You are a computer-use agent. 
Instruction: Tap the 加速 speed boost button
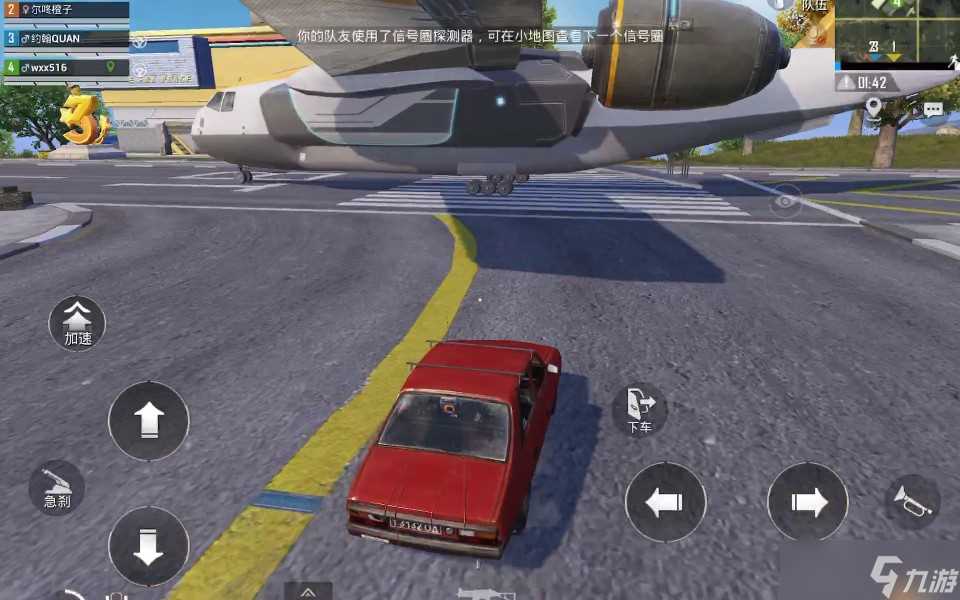(x=77, y=324)
